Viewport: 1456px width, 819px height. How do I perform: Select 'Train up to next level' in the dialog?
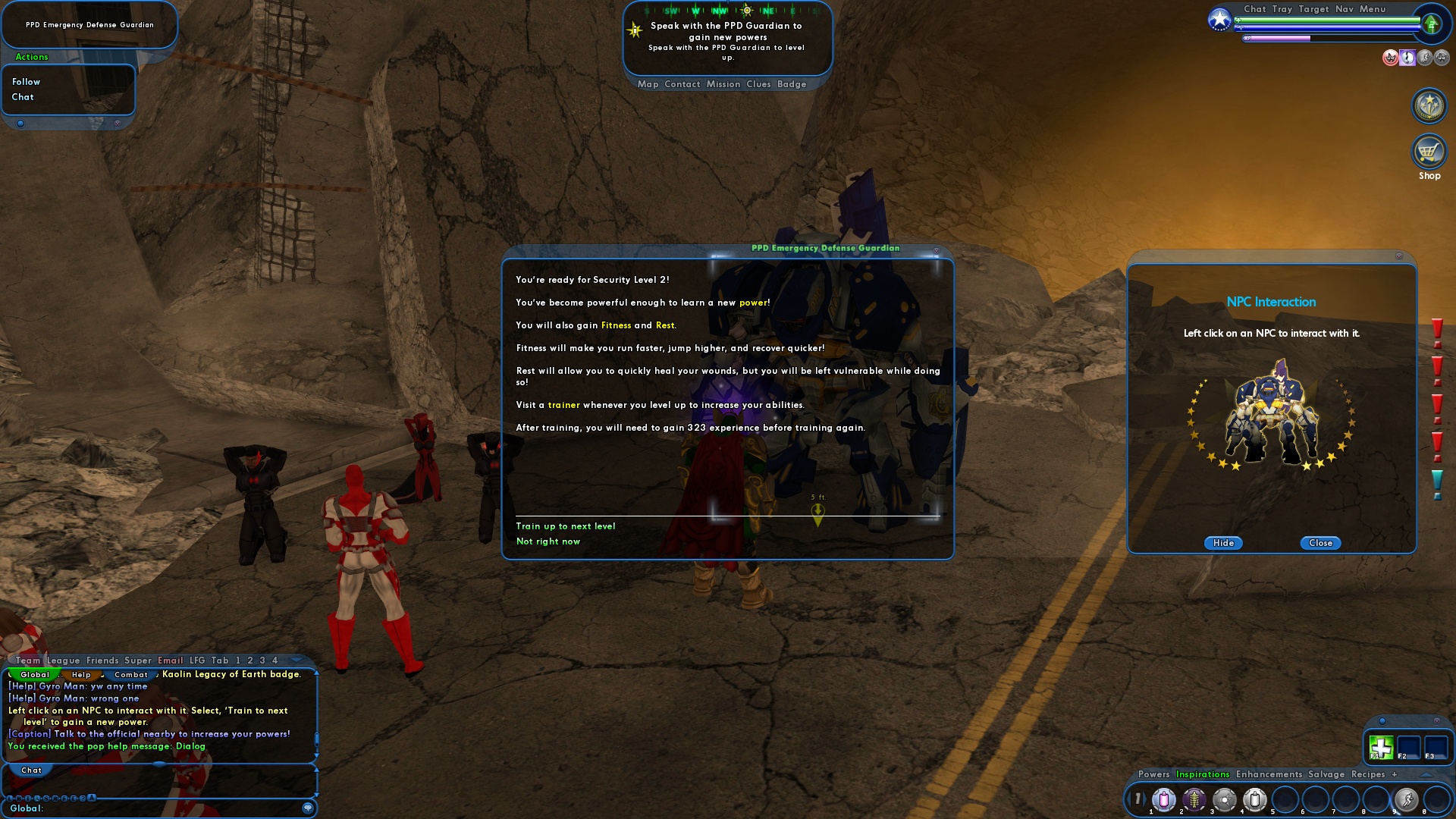pos(564,526)
